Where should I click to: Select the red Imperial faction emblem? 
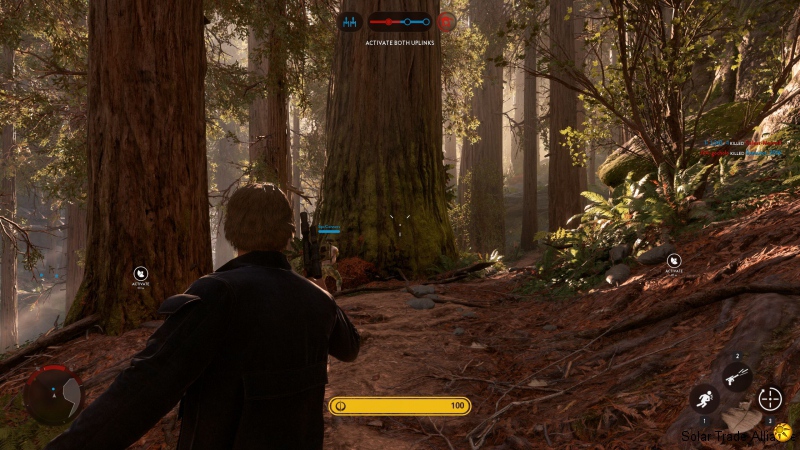(x=446, y=21)
